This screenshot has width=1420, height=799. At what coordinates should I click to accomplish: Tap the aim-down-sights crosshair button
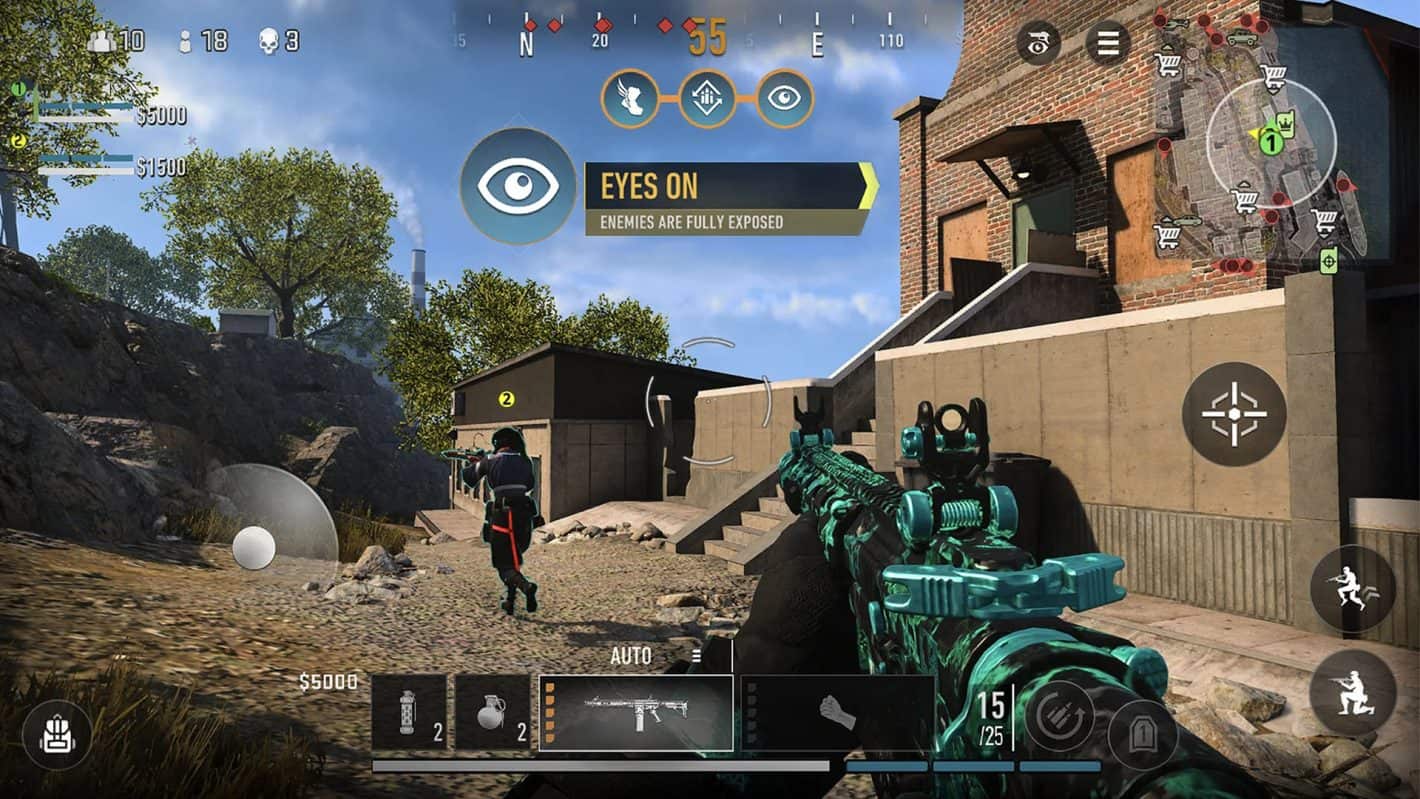point(1234,414)
